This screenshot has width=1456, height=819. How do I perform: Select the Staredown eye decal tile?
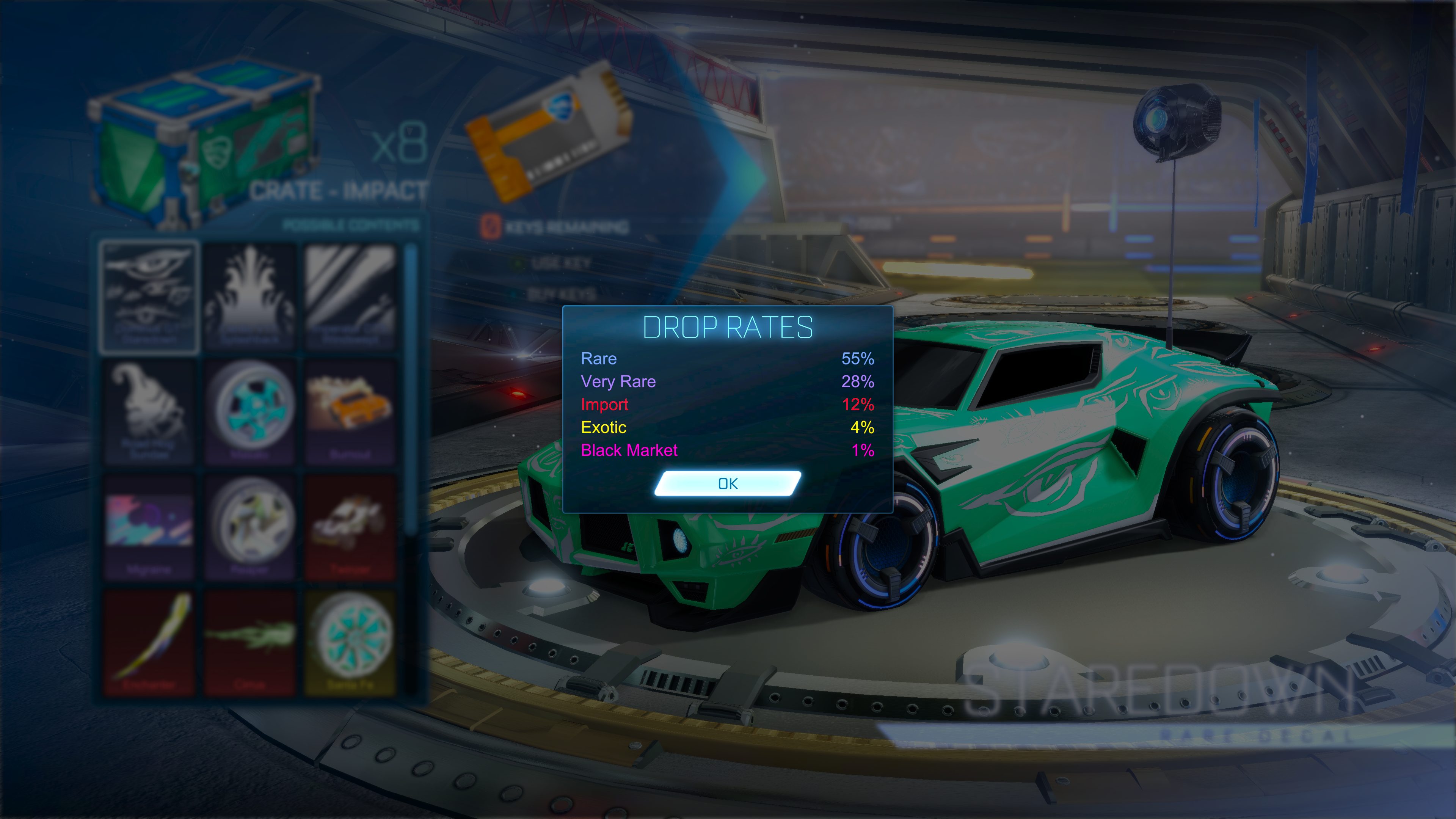click(149, 297)
